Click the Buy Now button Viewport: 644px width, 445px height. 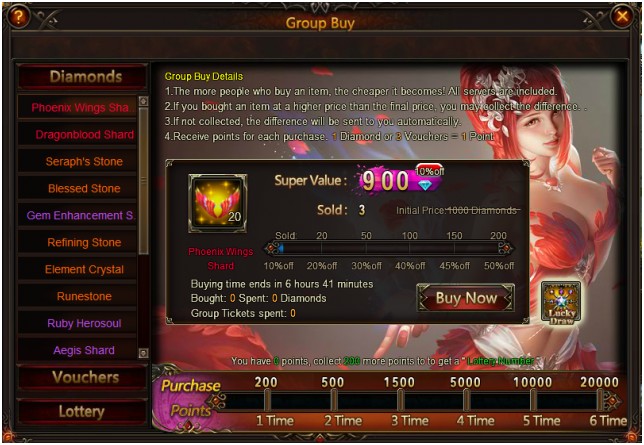465,298
